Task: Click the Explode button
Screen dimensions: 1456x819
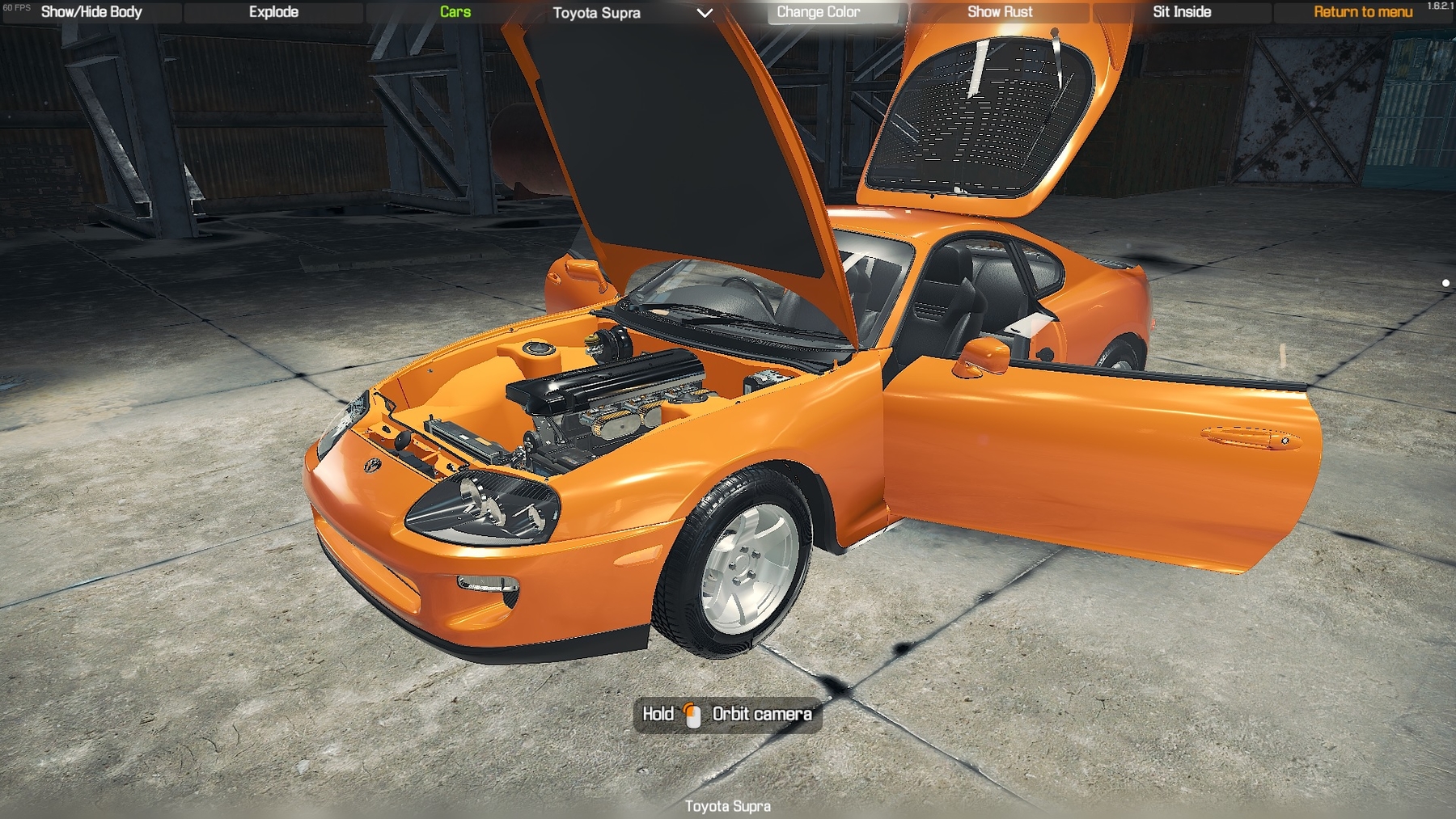Action: 273,12
